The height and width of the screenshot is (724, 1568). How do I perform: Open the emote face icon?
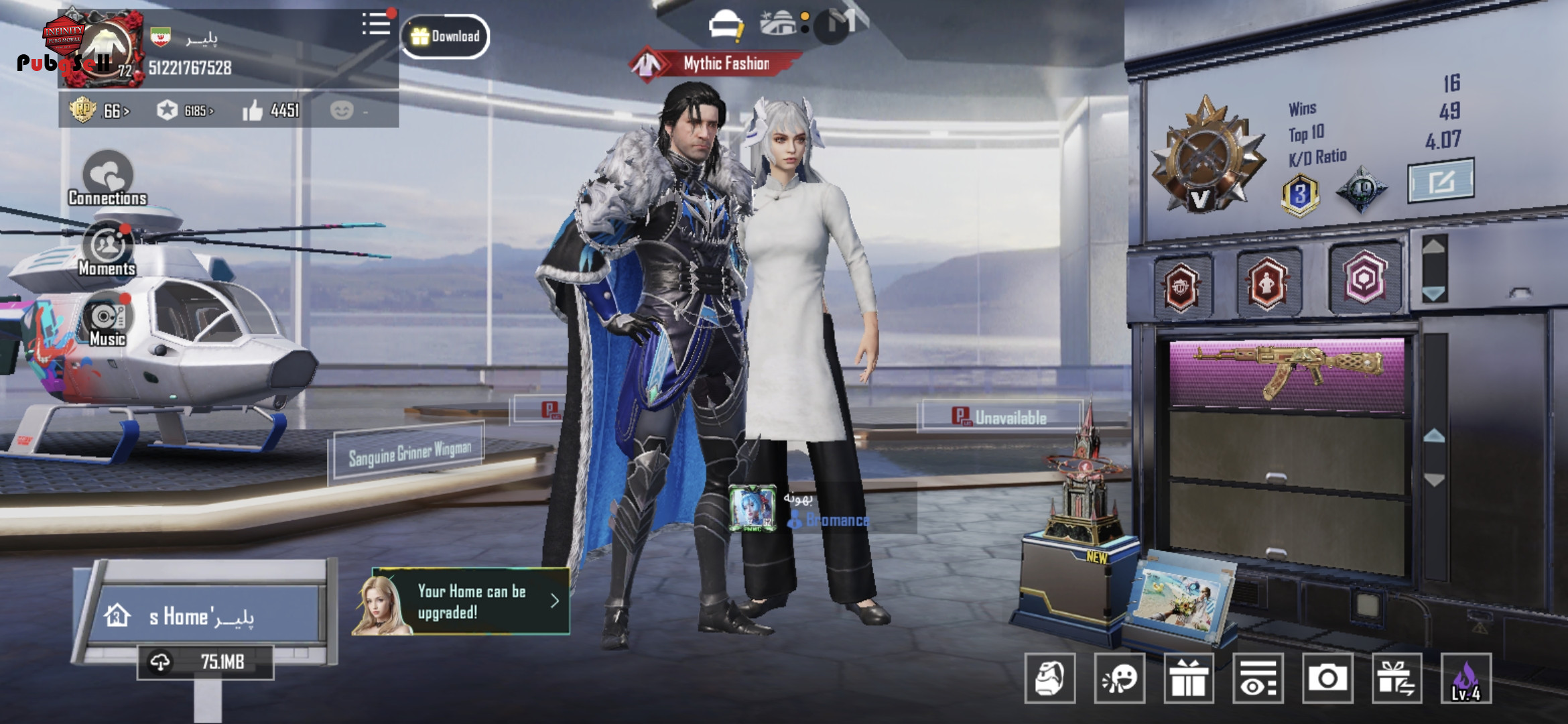(x=1118, y=678)
